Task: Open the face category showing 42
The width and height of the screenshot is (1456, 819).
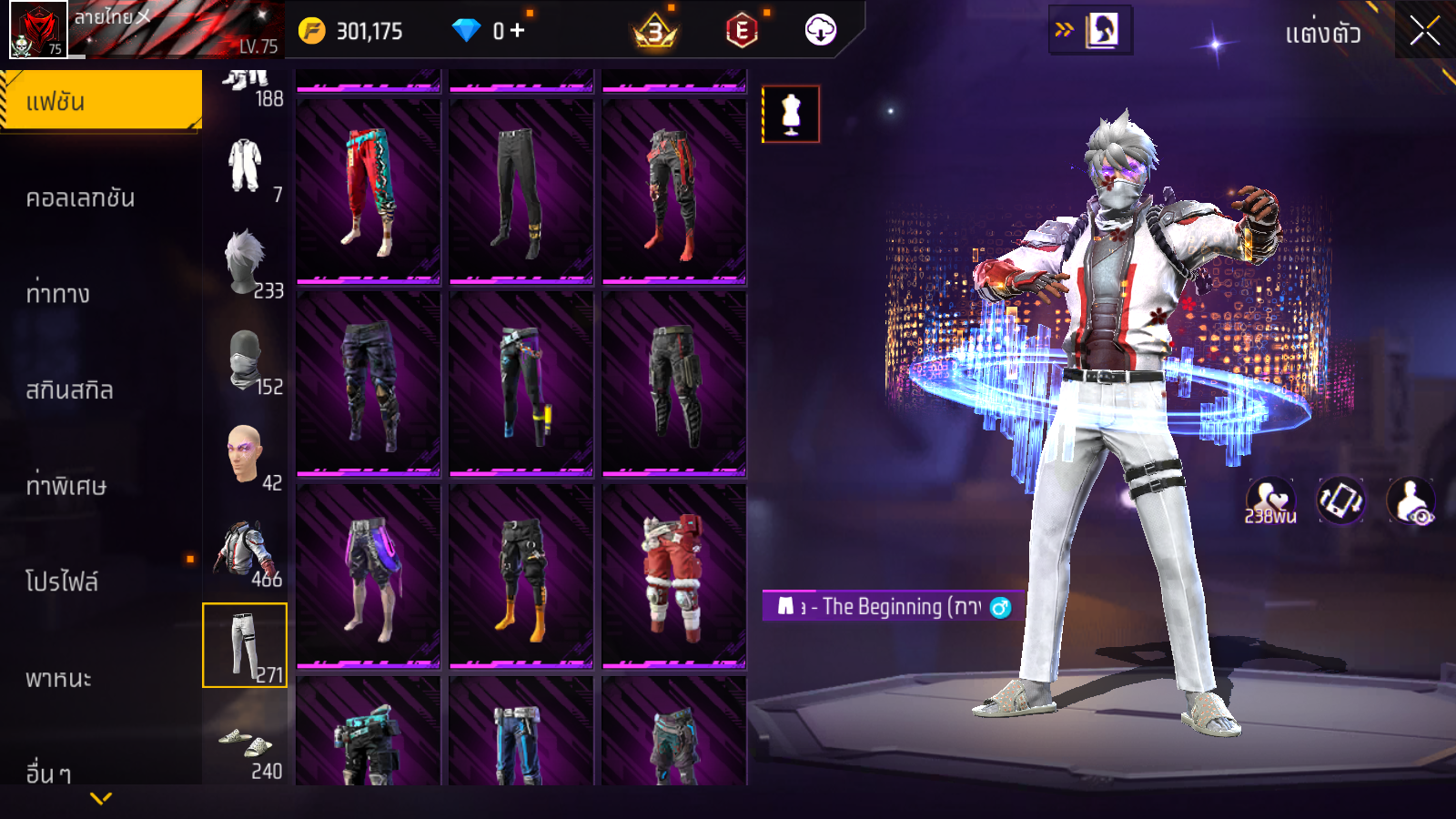Action: point(245,455)
